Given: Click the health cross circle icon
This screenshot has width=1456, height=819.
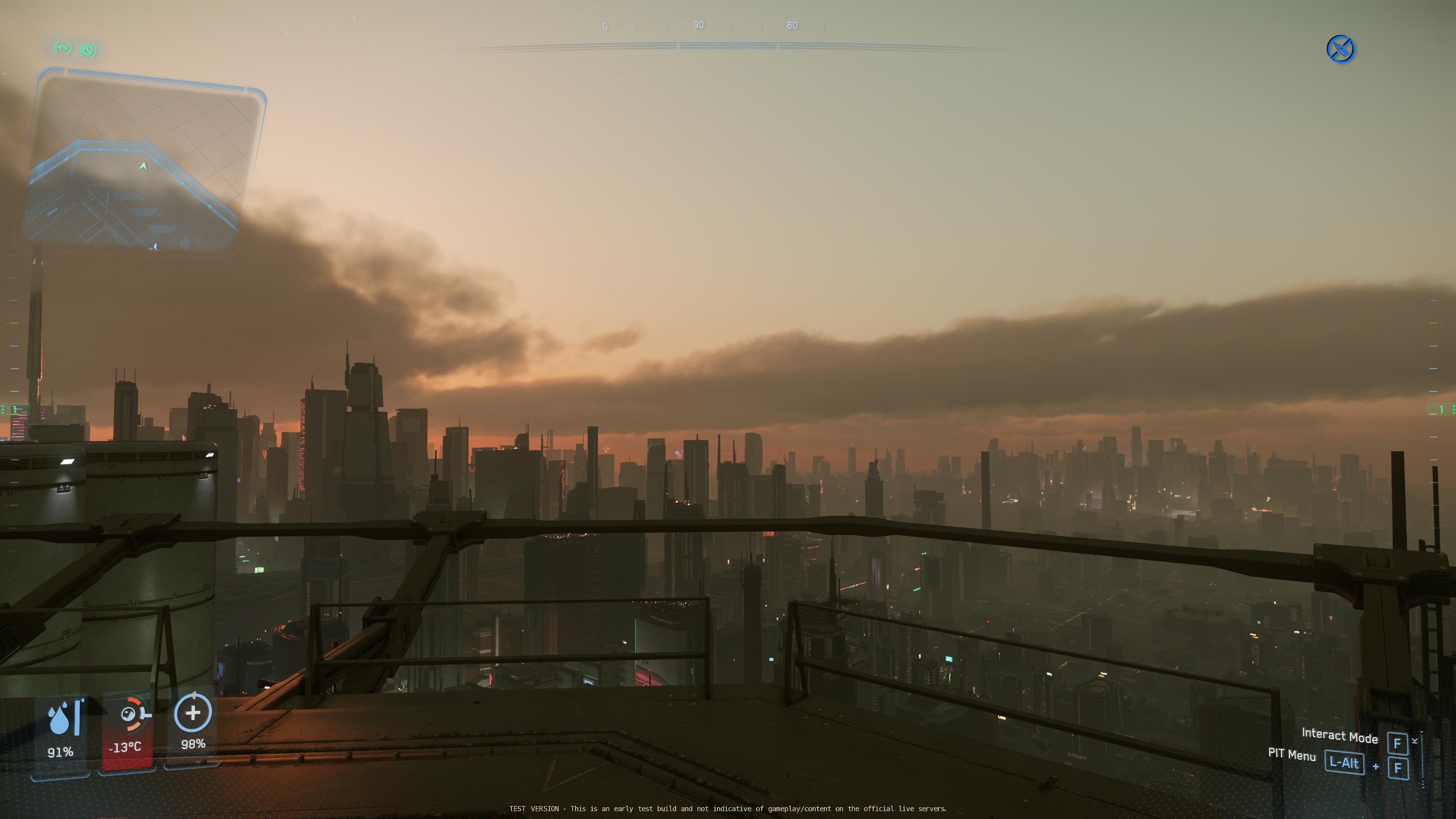Looking at the screenshot, I should (193, 713).
